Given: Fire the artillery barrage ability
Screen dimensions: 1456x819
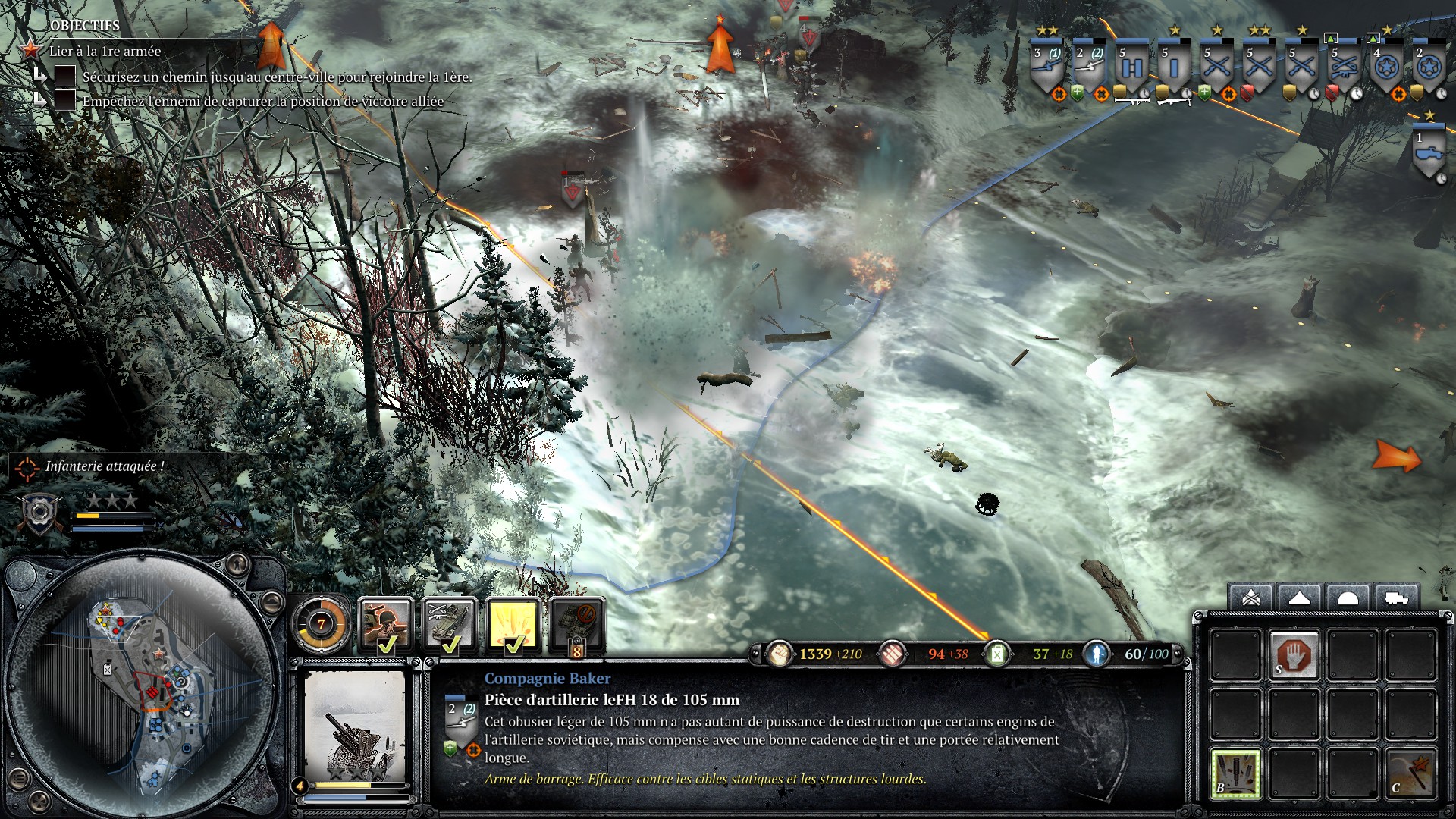Looking at the screenshot, I should (x=1235, y=773).
